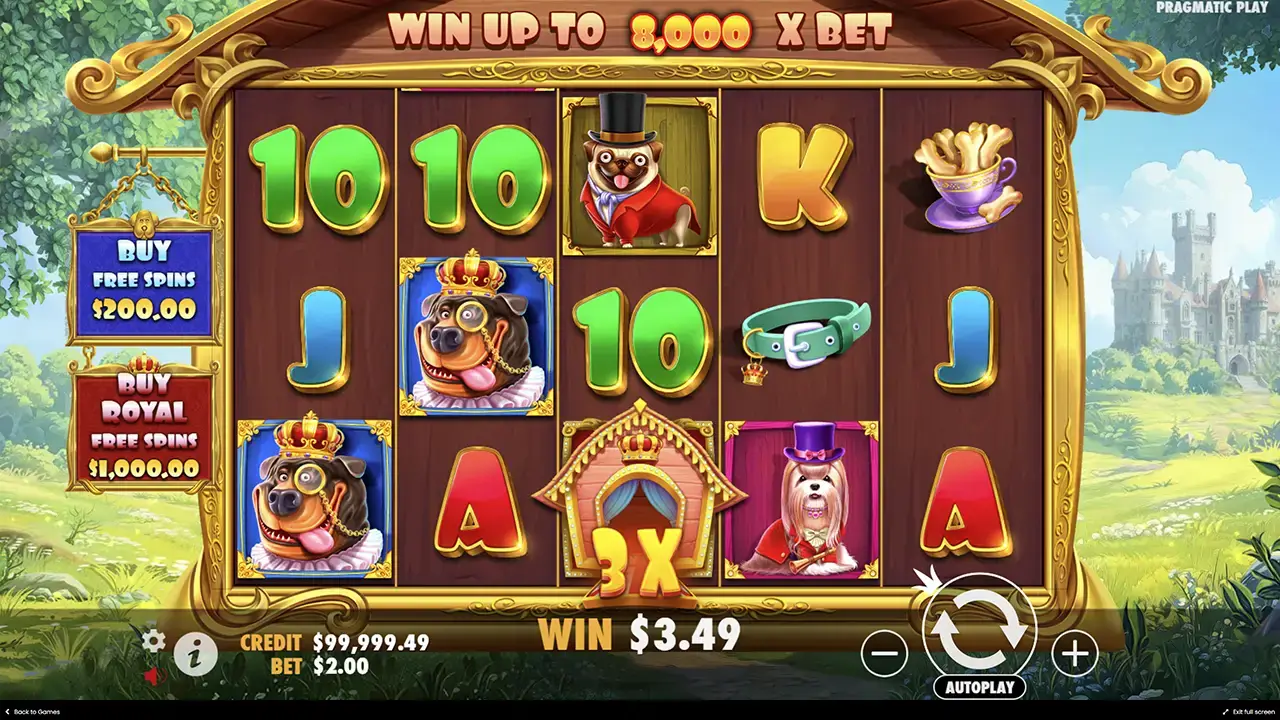
Task: Open the Autoplay options
Action: (980, 687)
